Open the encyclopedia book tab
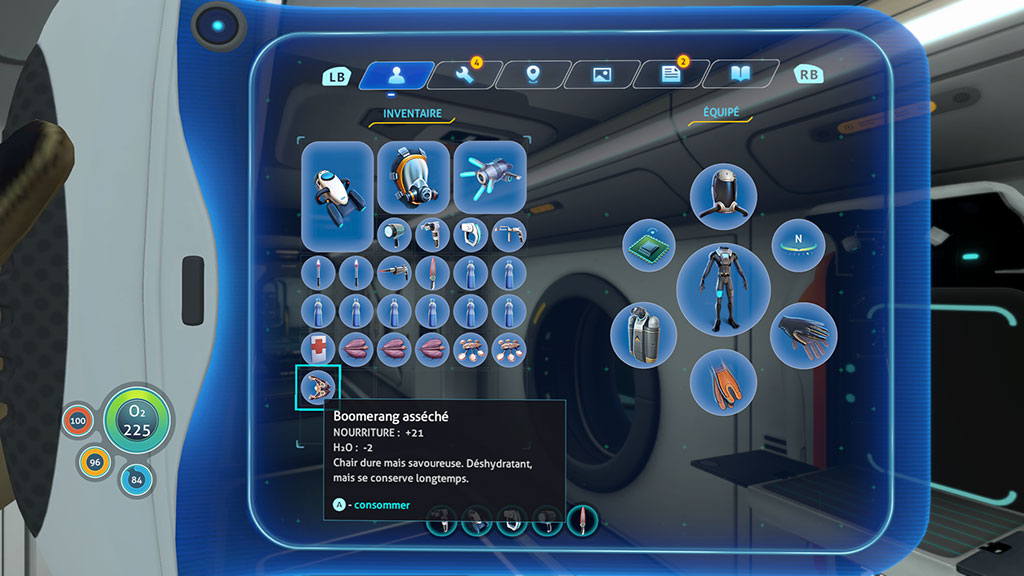The height and width of the screenshot is (576, 1024). tap(740, 75)
